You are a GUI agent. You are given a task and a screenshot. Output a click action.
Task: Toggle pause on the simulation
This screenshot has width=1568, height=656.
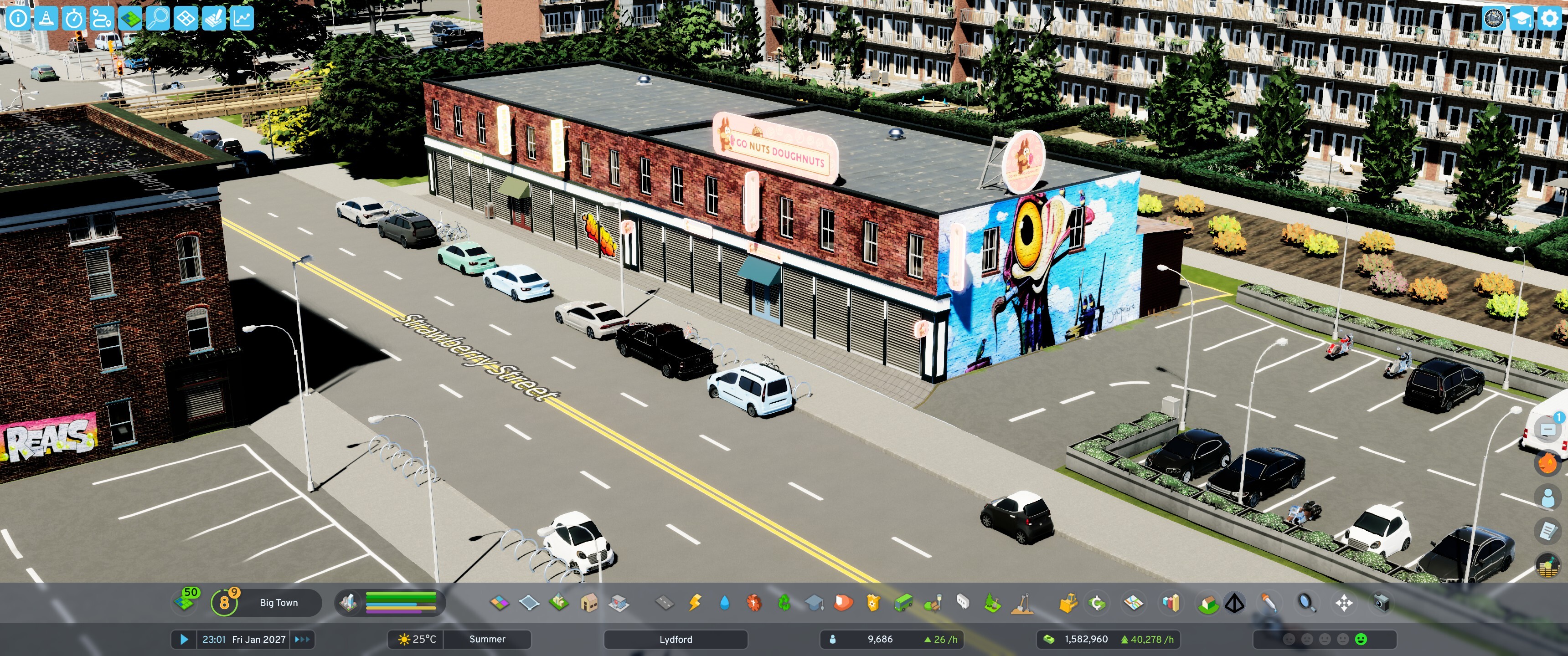(184, 640)
